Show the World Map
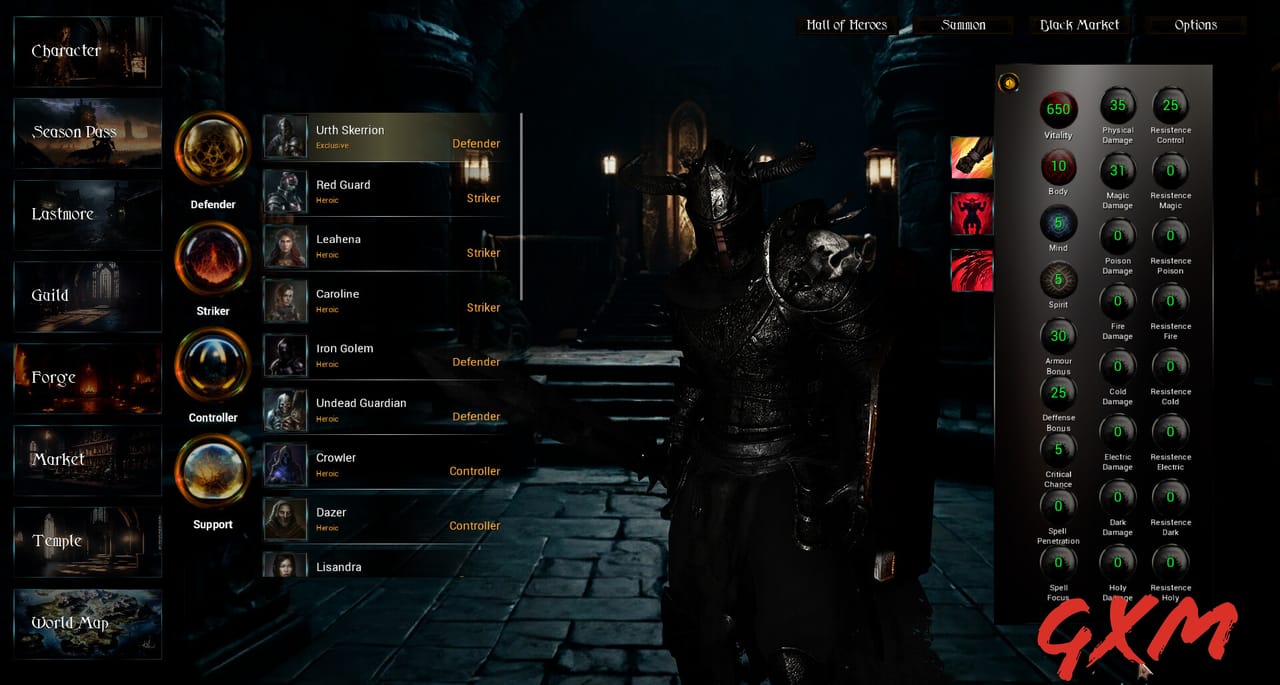Viewport: 1280px width, 685px height. (88, 623)
